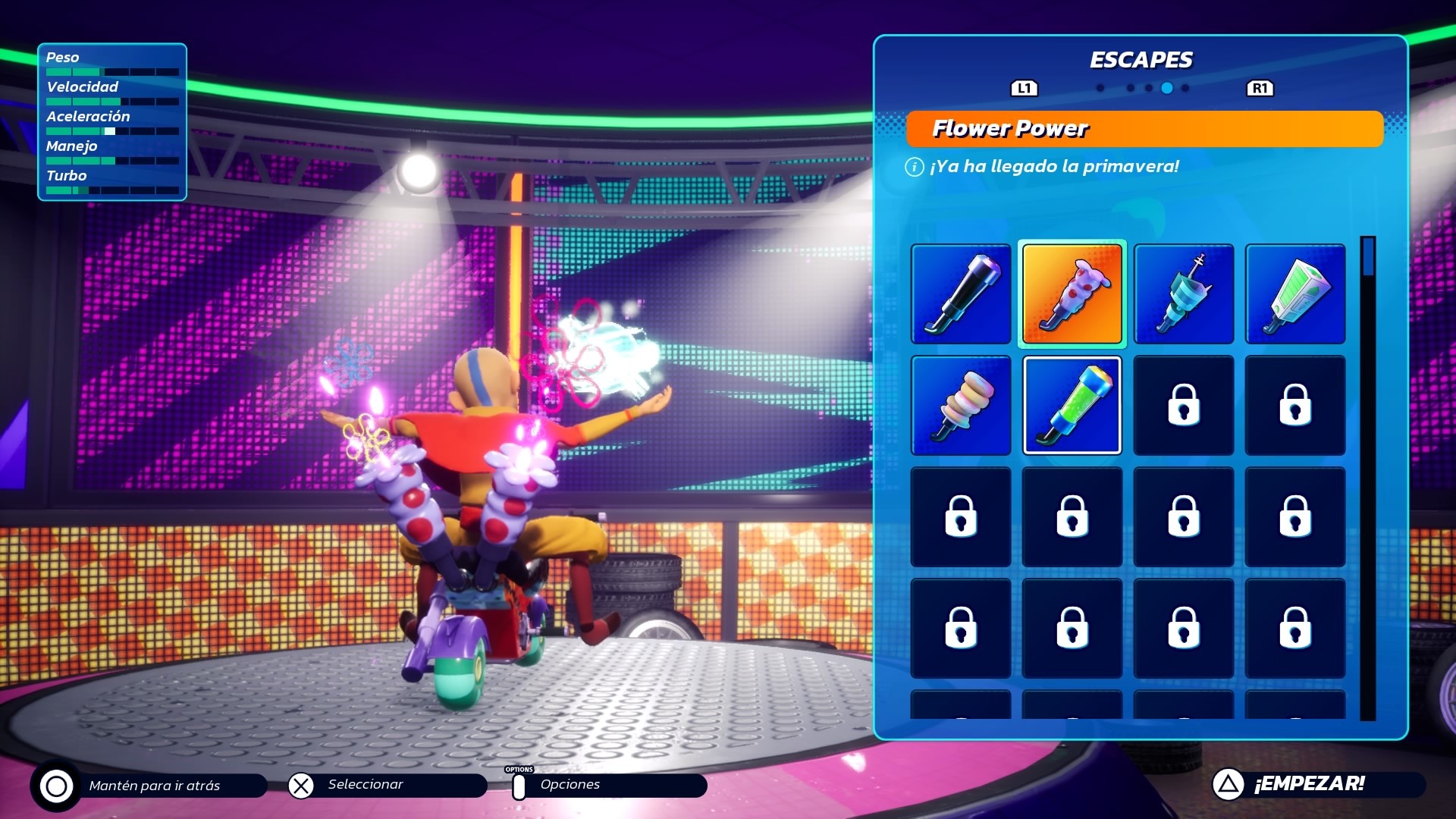
Task: Click the Options prompt at the bottom bar
Action: 569,786
